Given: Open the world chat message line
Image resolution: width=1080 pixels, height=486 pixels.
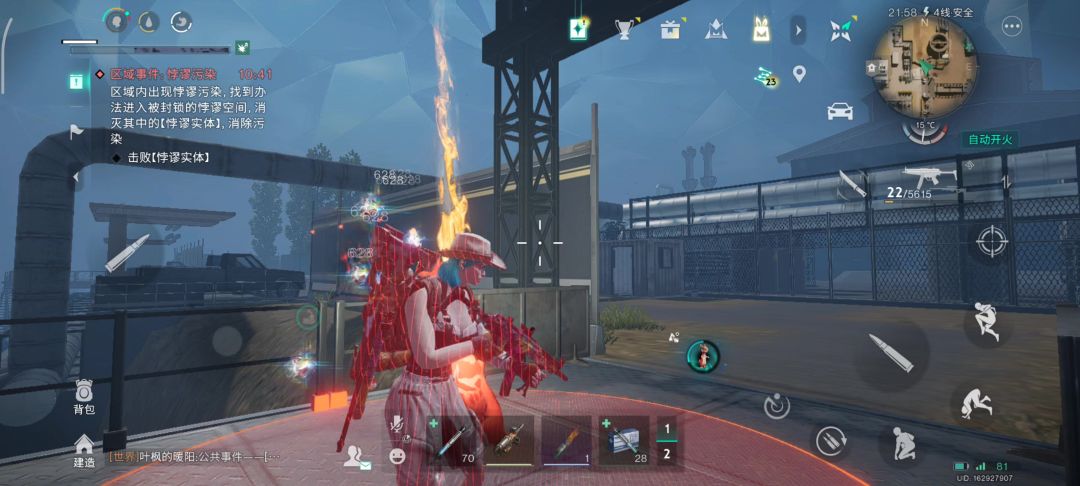Looking at the screenshot, I should (x=195, y=456).
